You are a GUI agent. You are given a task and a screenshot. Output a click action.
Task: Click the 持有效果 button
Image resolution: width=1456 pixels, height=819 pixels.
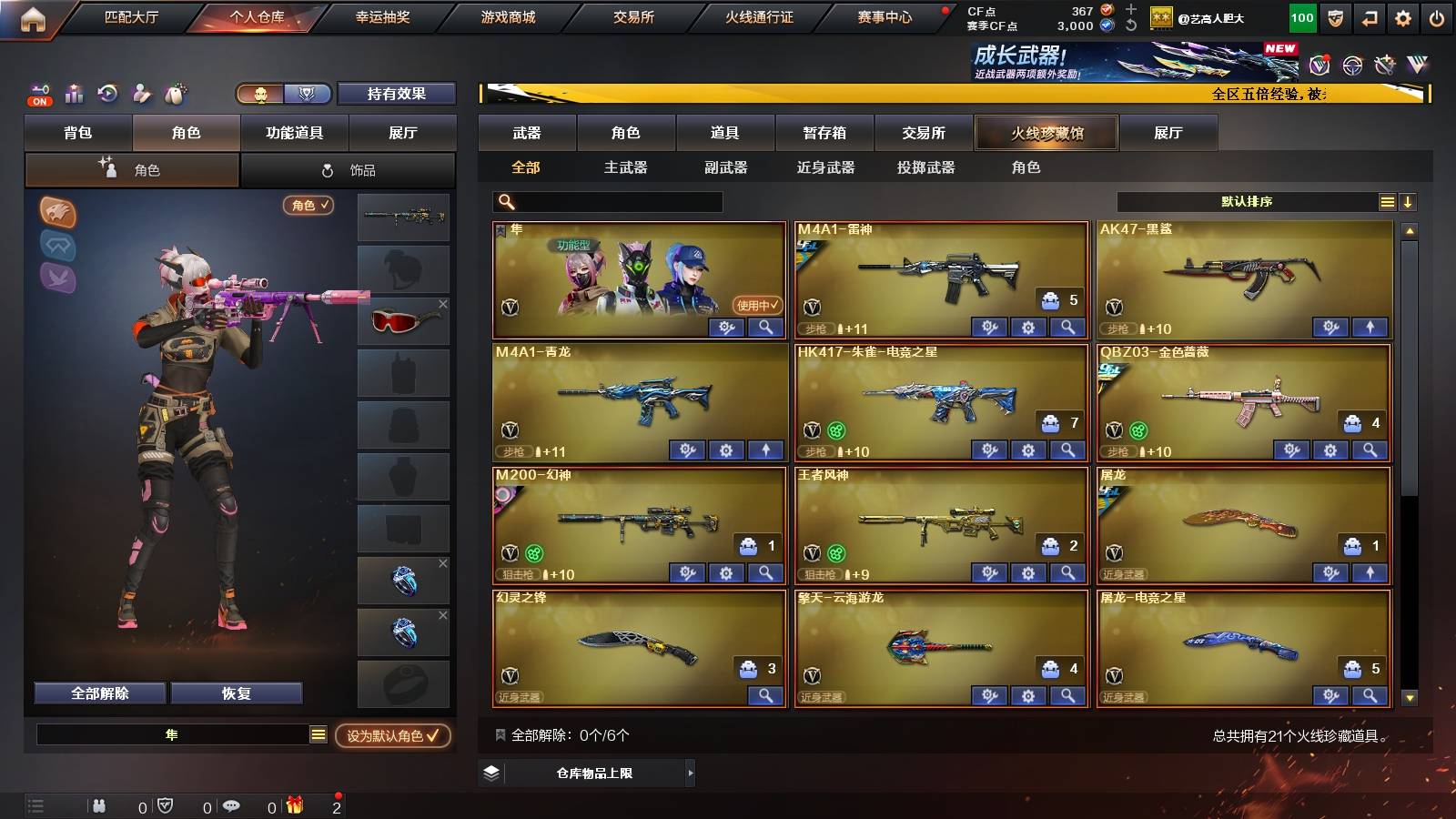coord(397,94)
